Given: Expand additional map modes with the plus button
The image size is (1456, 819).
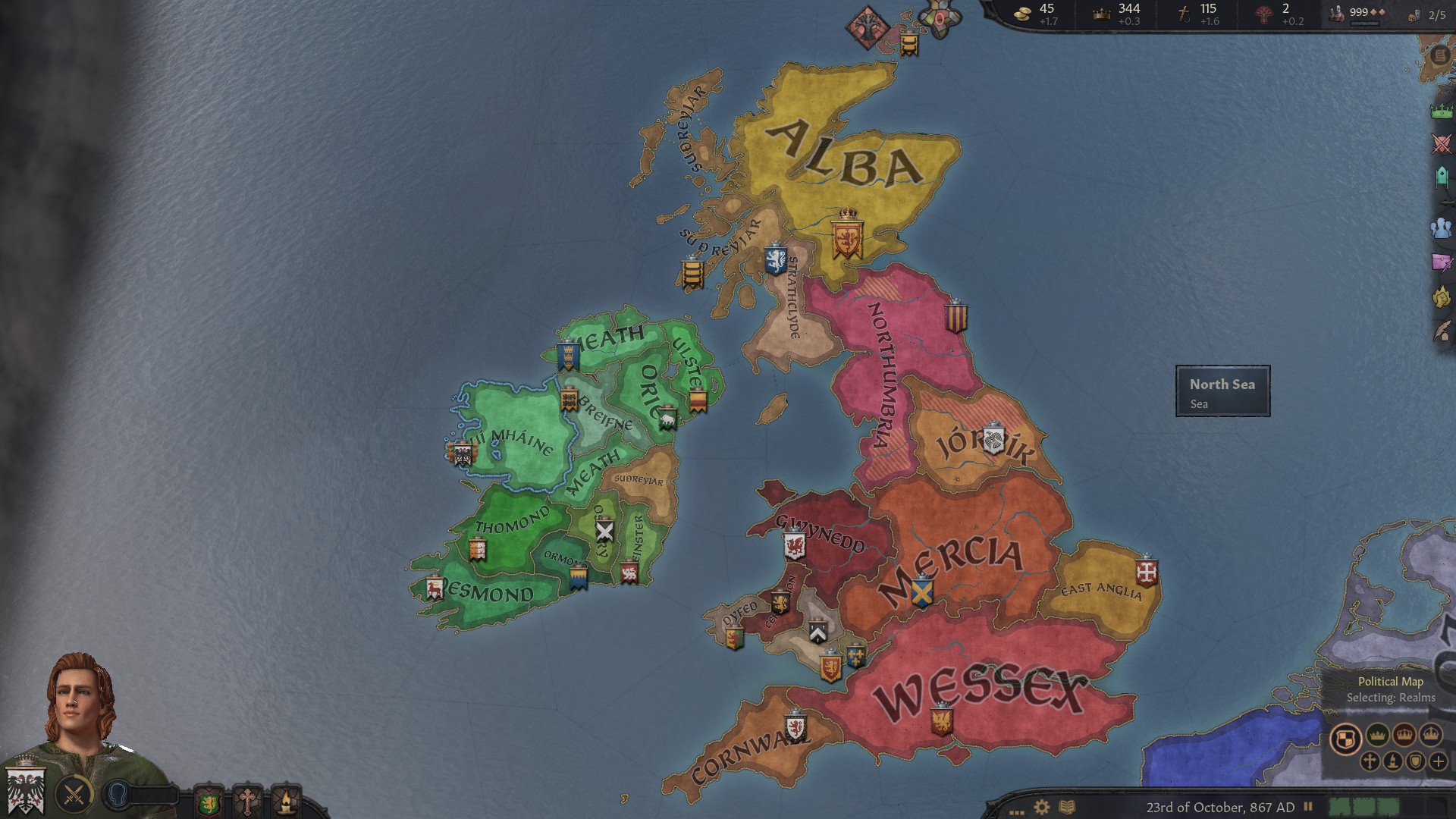Looking at the screenshot, I should coord(1439,761).
